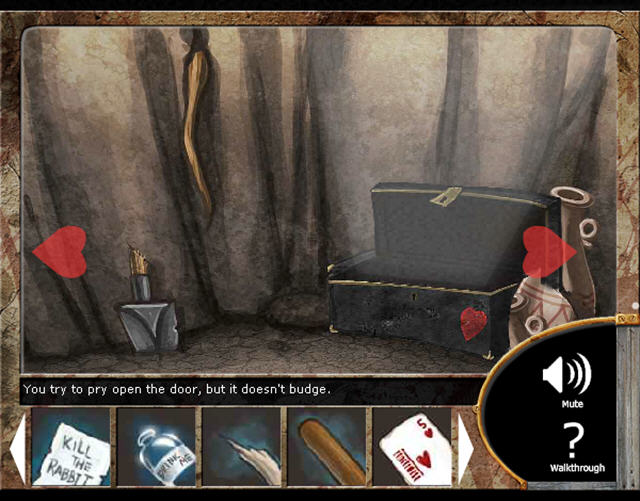Go to the room on the left with the heart arrow

[60, 251]
